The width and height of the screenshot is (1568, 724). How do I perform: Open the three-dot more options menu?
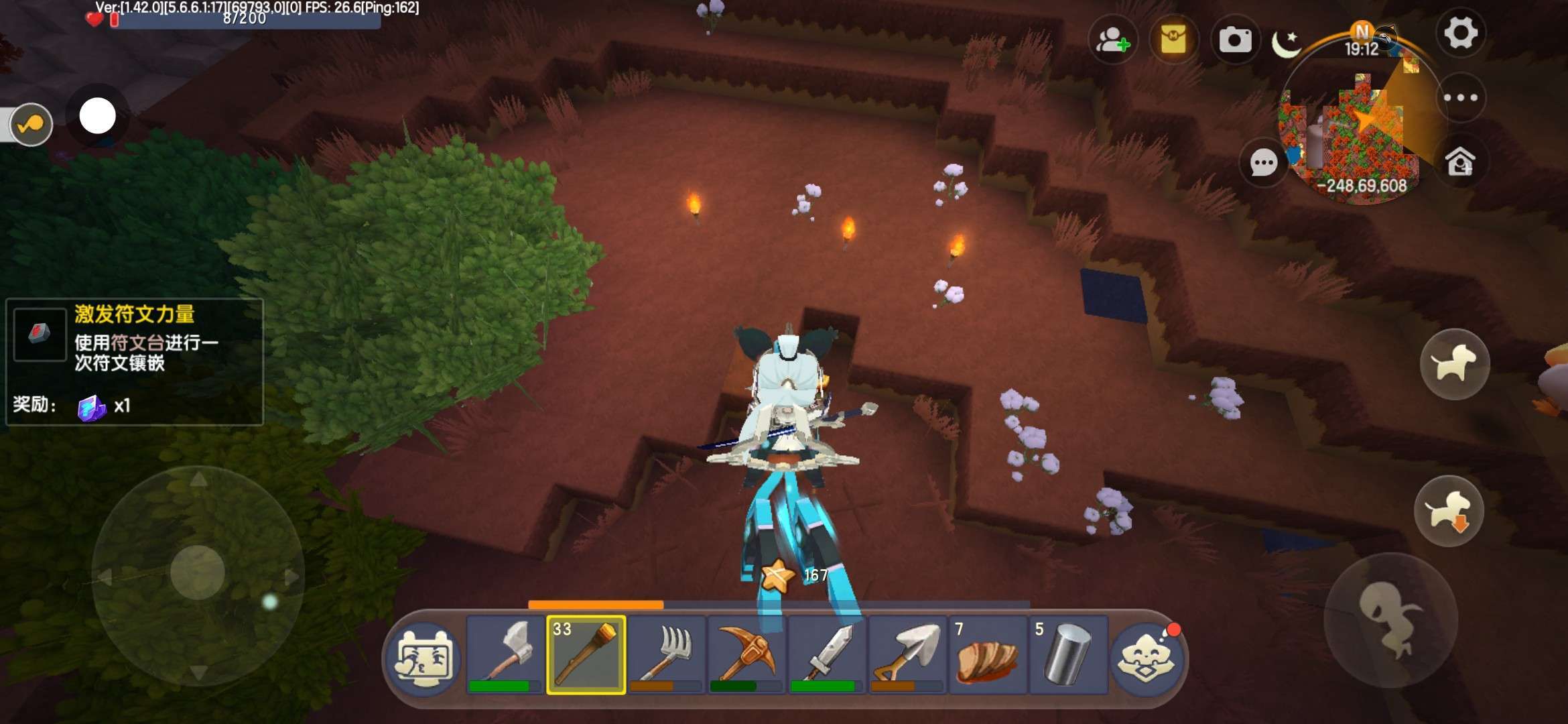pos(1461,98)
